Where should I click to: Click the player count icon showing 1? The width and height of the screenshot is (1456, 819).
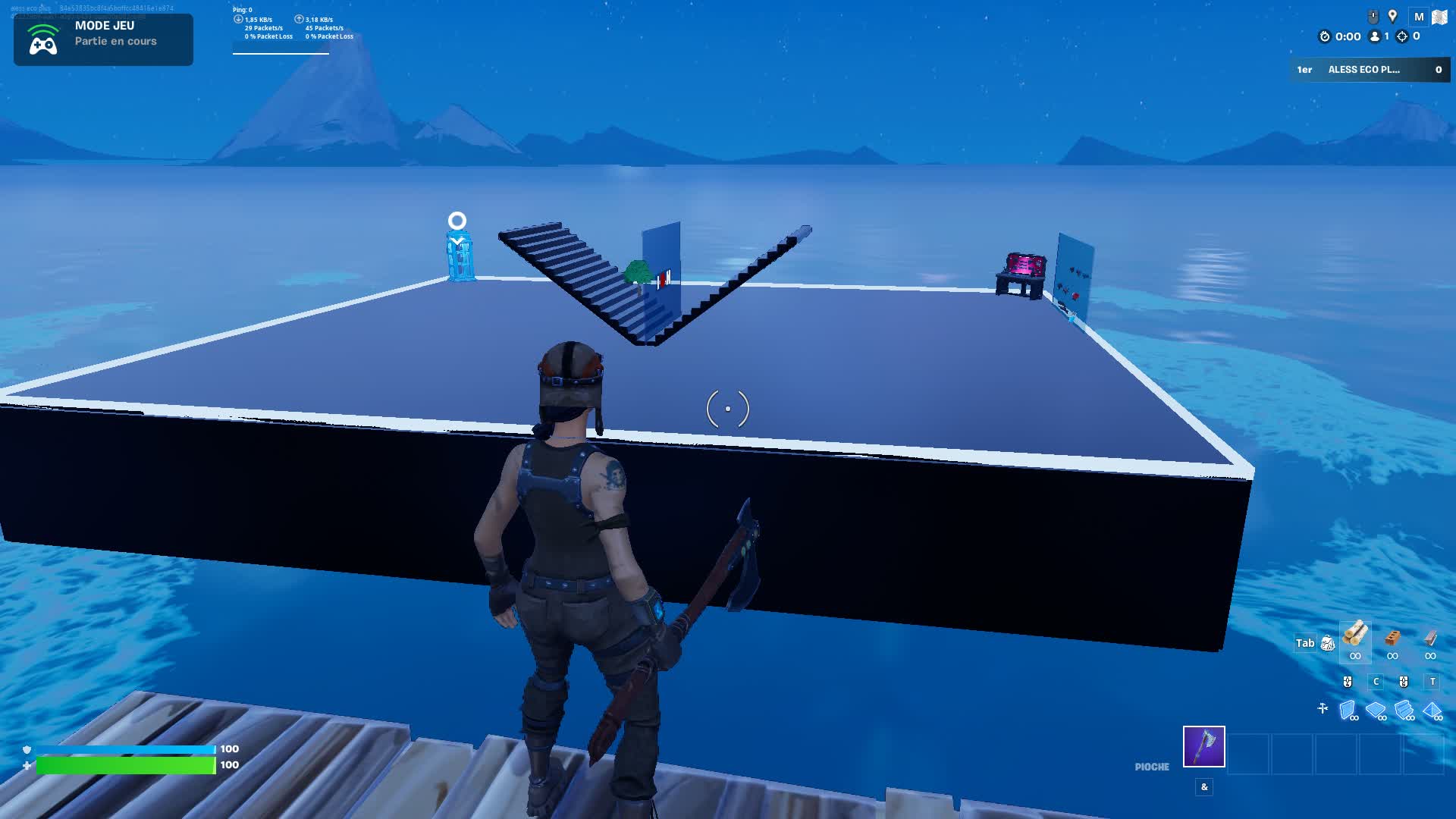1374,38
